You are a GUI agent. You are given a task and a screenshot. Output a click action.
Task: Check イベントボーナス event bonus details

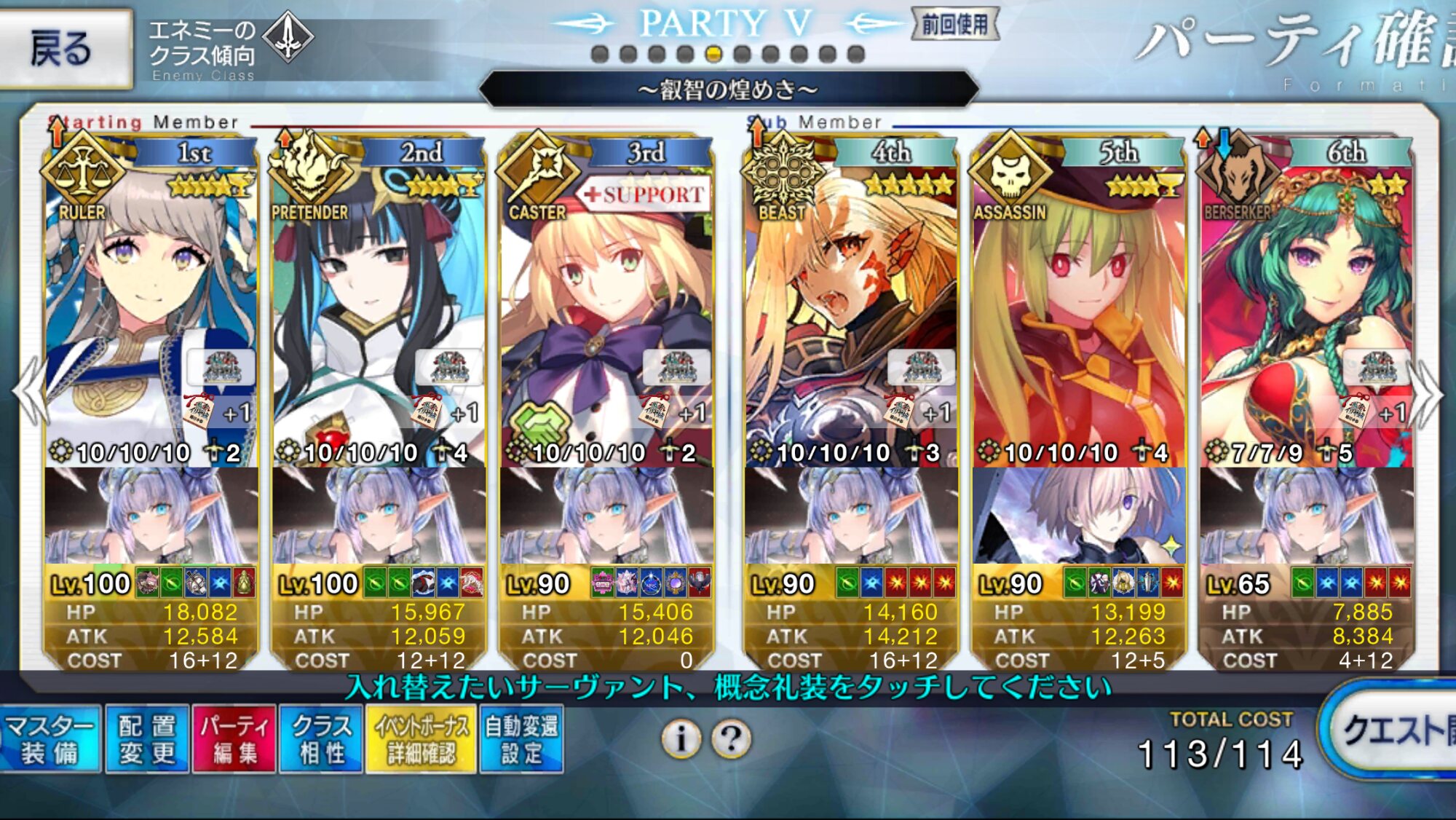pyautogui.click(x=422, y=739)
